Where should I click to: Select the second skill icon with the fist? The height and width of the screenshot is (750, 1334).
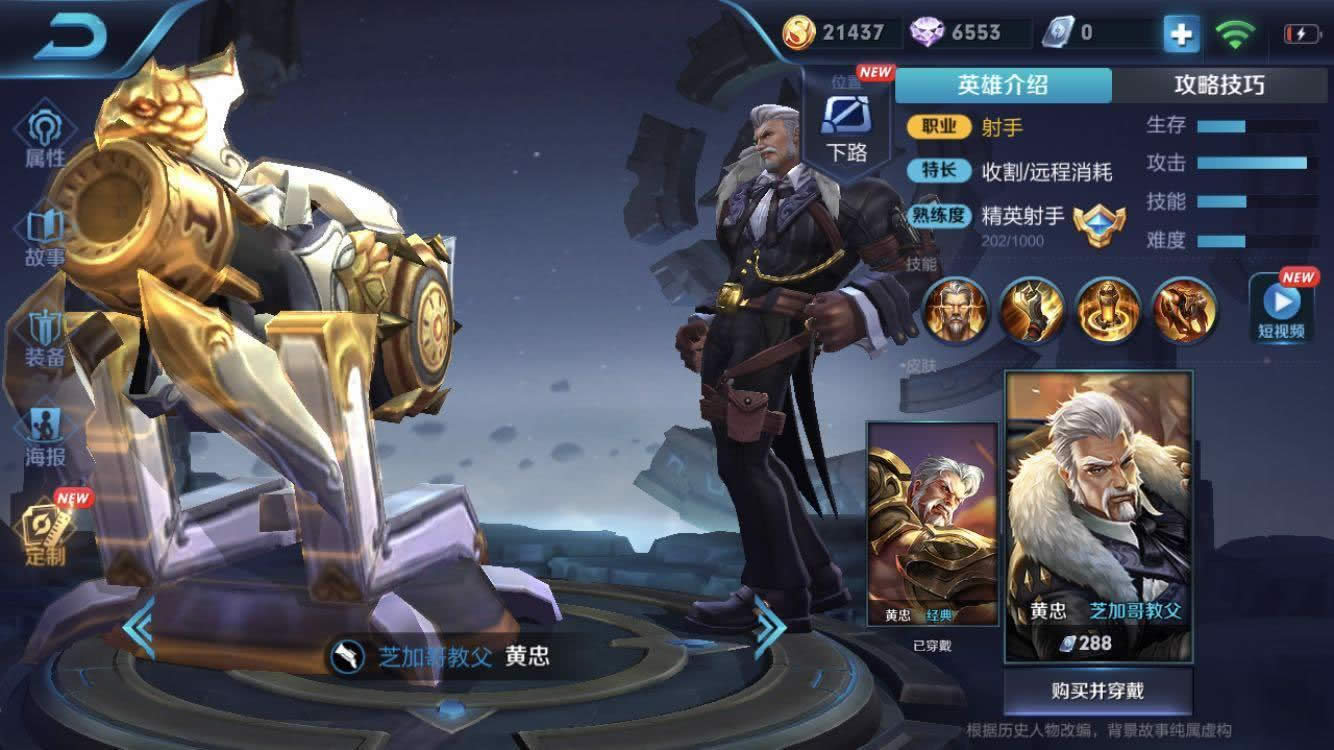(x=1031, y=310)
